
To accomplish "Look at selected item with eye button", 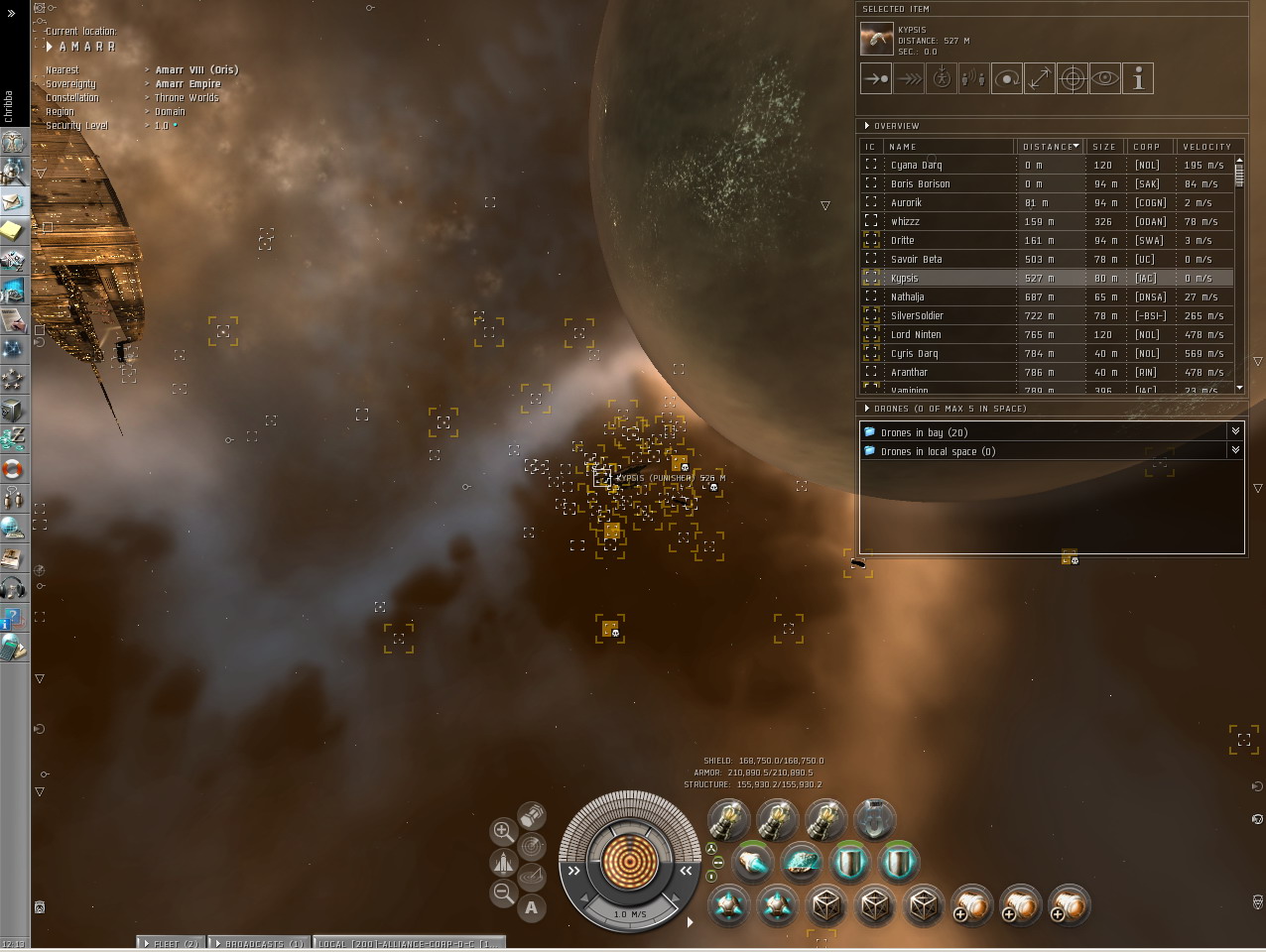I will click(x=1105, y=78).
